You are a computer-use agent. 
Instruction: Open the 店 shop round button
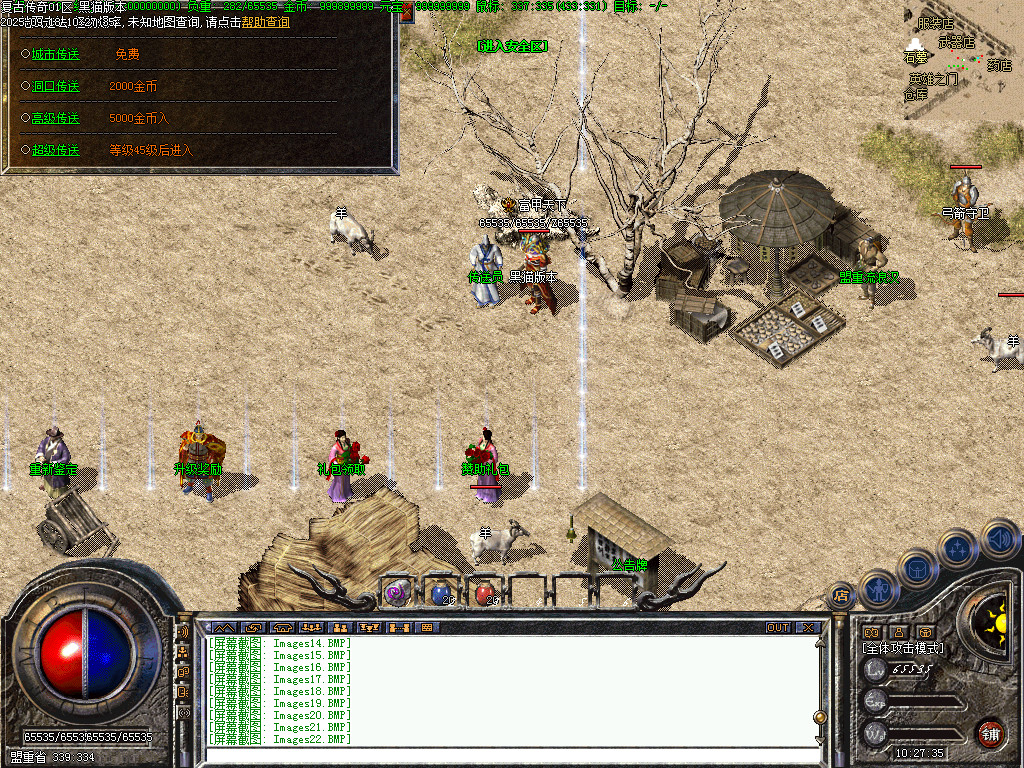[x=840, y=597]
